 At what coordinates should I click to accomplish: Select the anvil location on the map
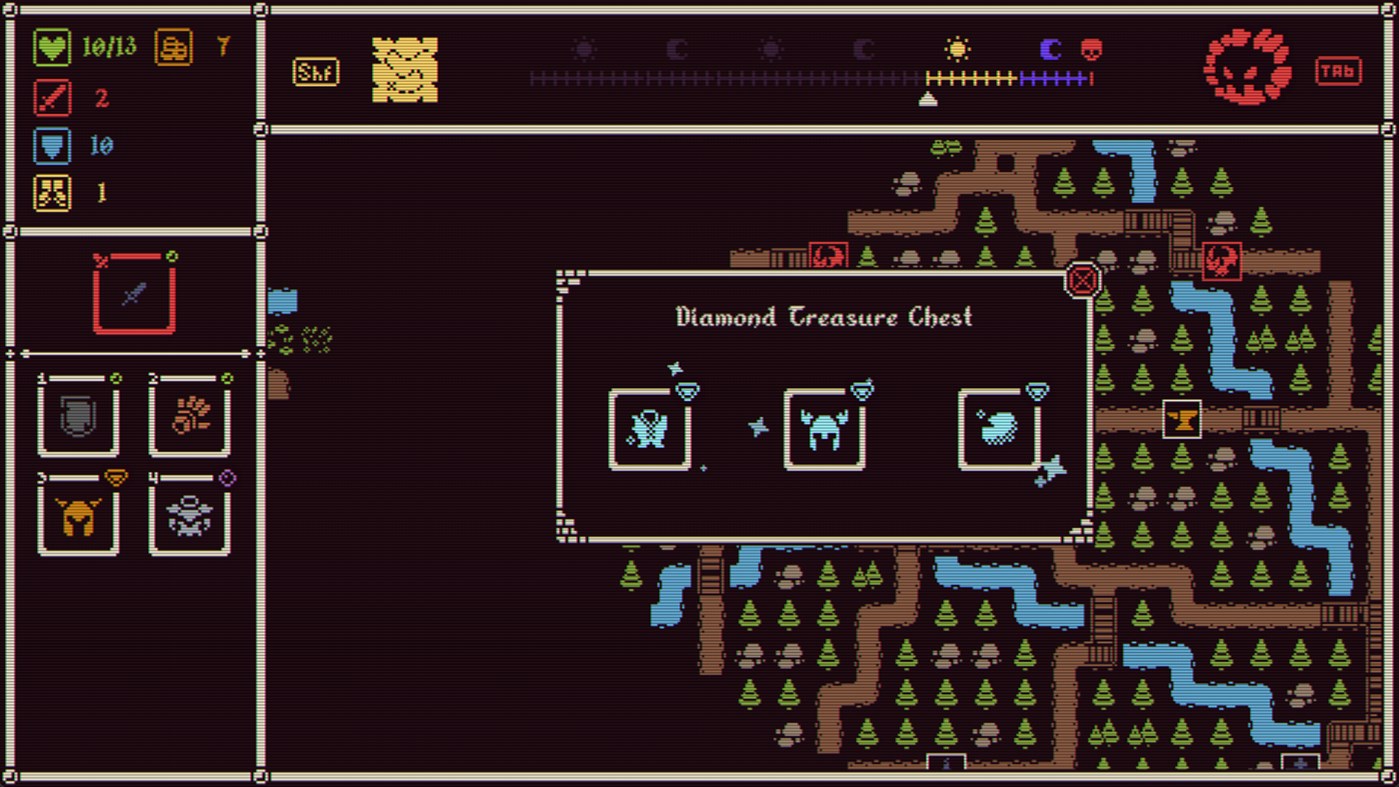coord(1182,419)
